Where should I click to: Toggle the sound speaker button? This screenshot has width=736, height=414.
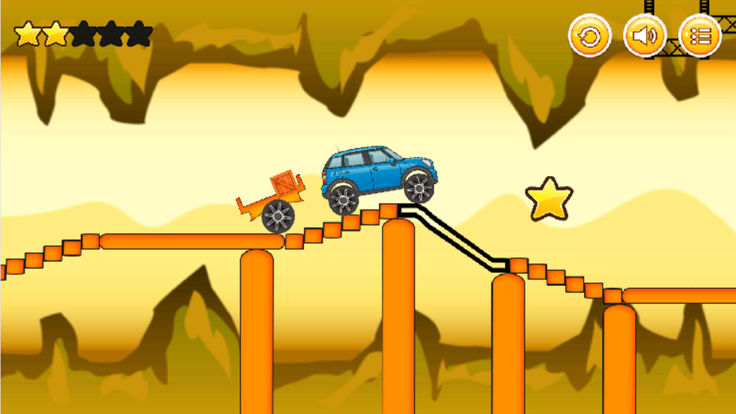645,37
